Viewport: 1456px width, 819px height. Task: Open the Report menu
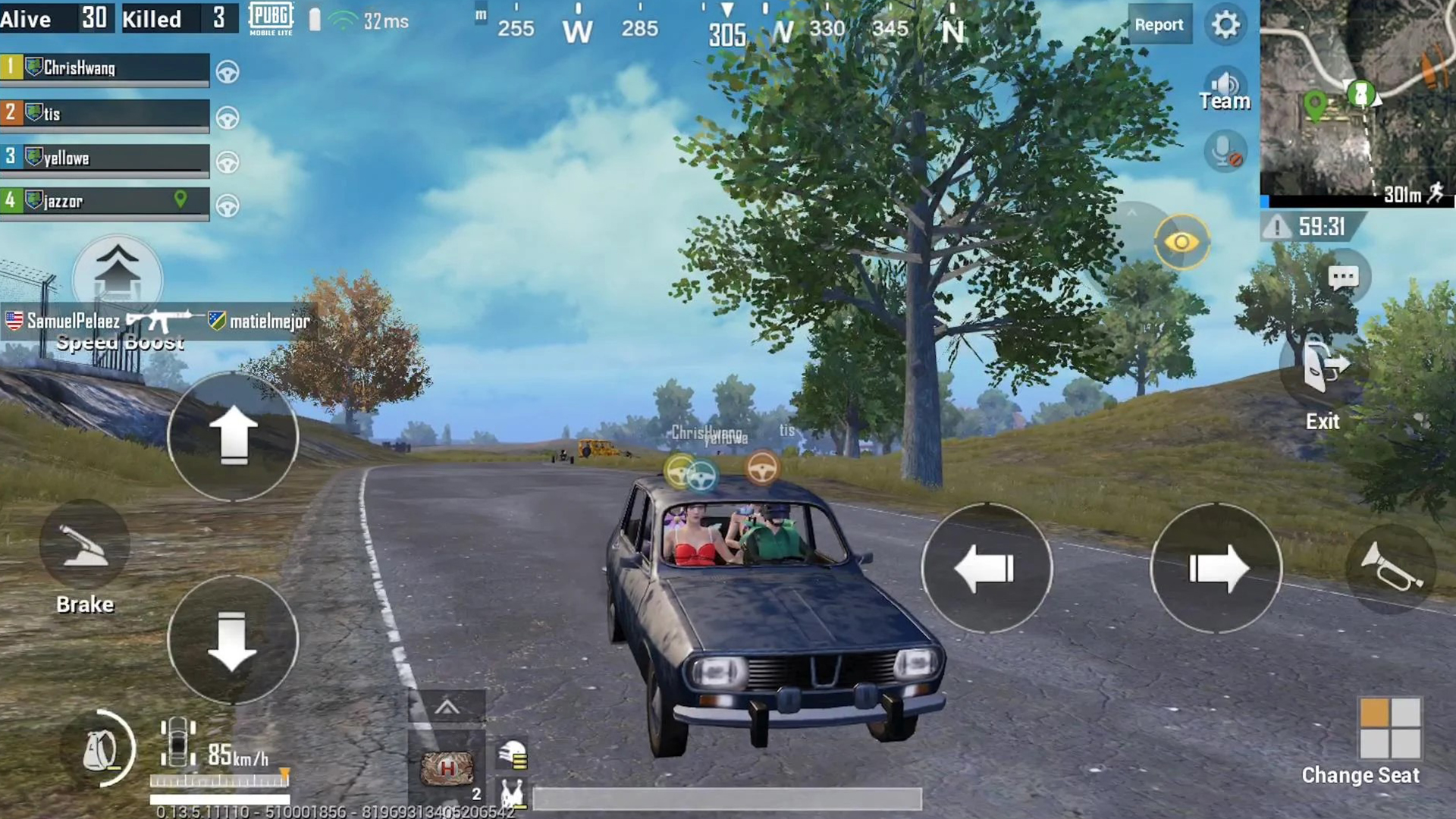click(1159, 24)
